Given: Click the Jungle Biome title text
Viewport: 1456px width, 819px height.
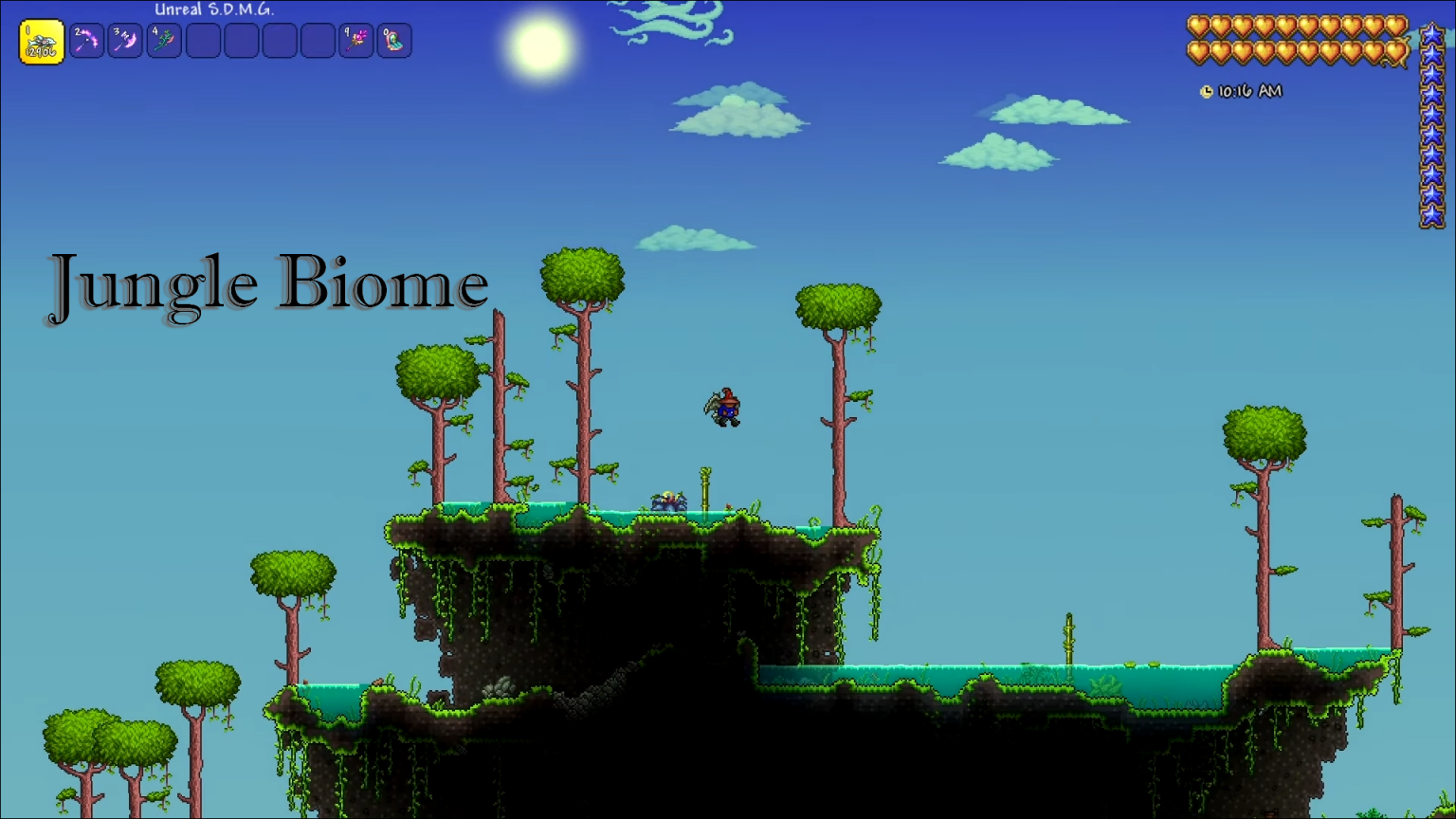Looking at the screenshot, I should 268,282.
